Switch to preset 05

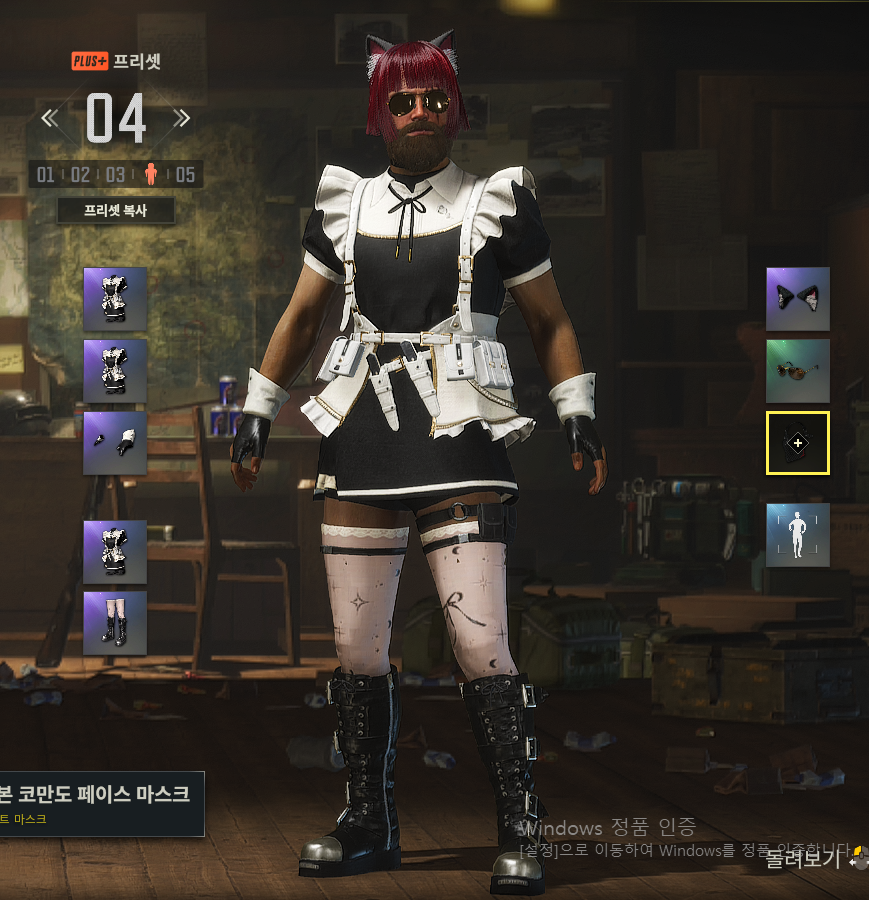[185, 175]
